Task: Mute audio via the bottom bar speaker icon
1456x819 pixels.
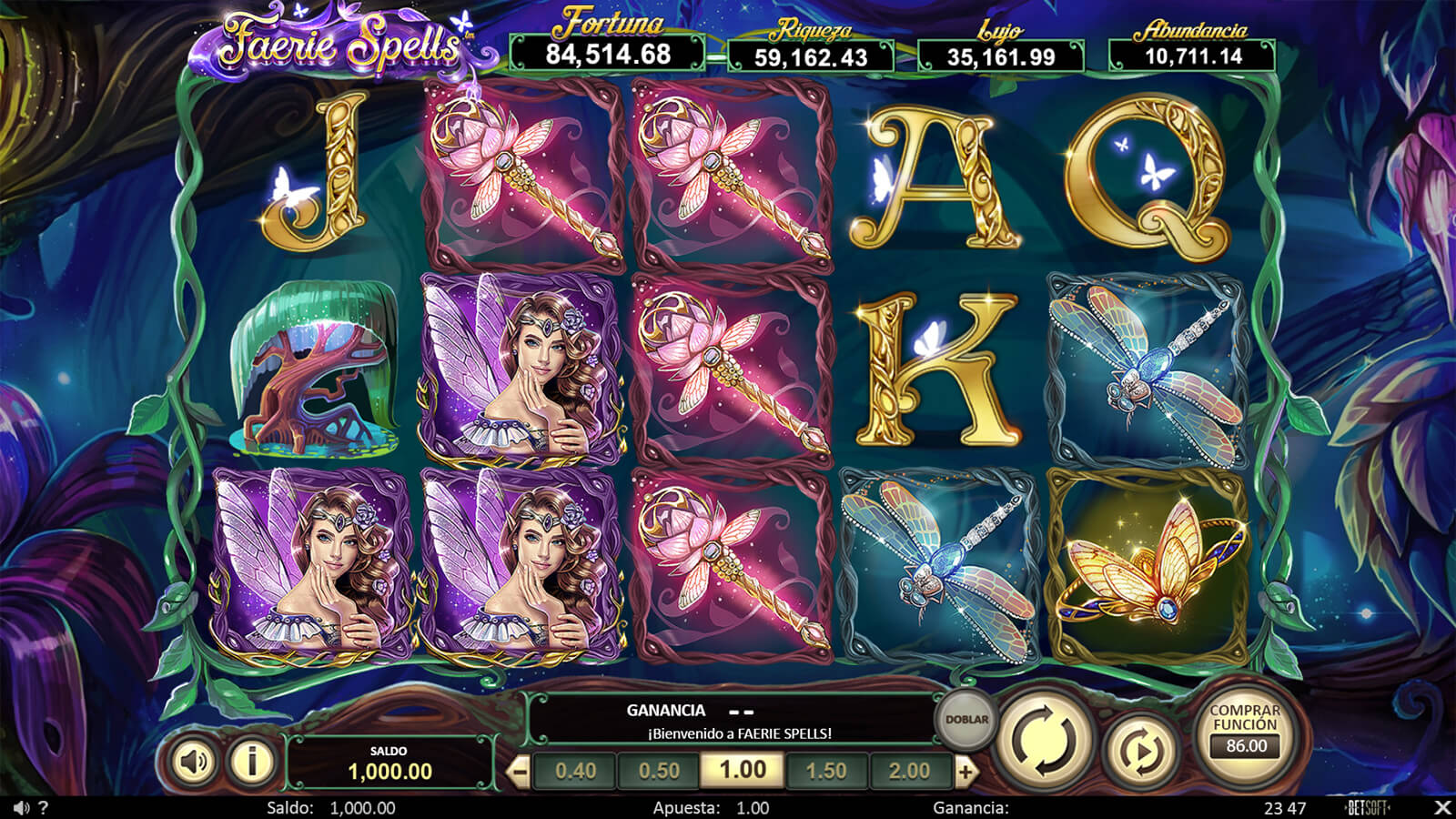Action: [x=21, y=808]
